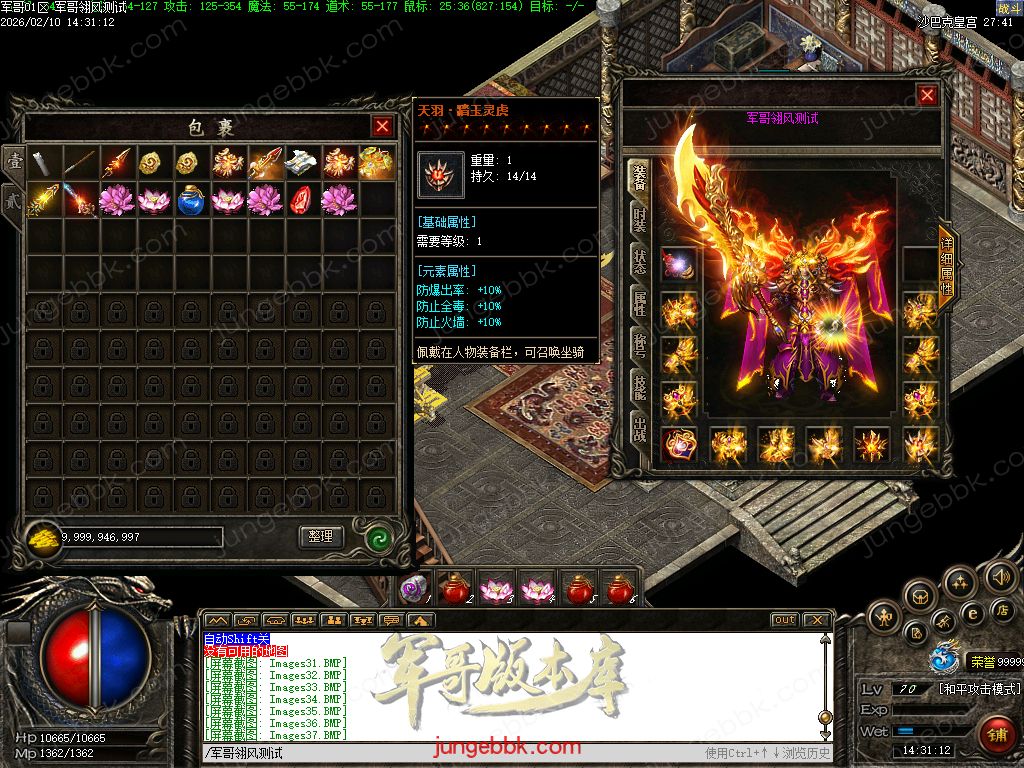Close the bag (包裹) window
The width and height of the screenshot is (1024, 768).
point(382,127)
